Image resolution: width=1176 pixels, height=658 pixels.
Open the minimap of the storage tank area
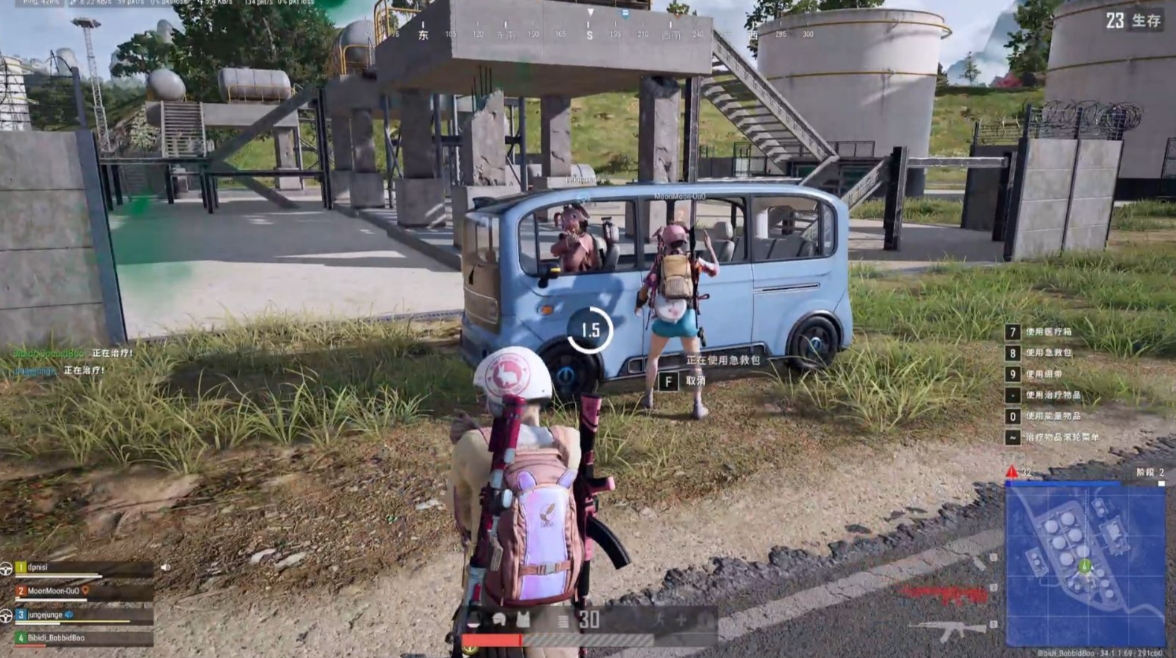(1084, 565)
